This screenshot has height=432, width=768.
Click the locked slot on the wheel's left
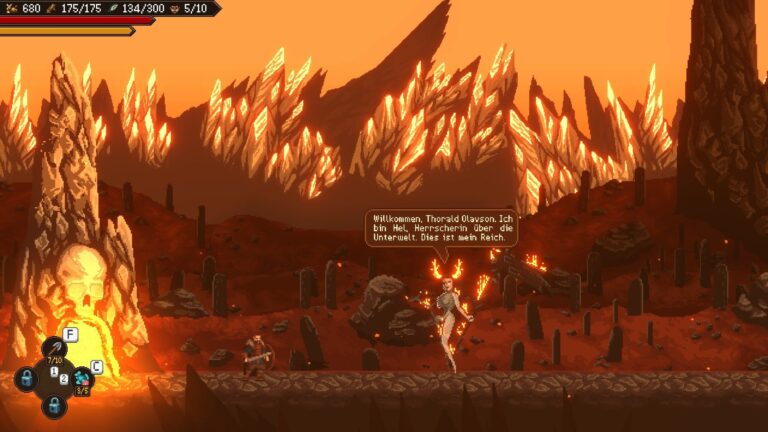pyautogui.click(x=26, y=379)
